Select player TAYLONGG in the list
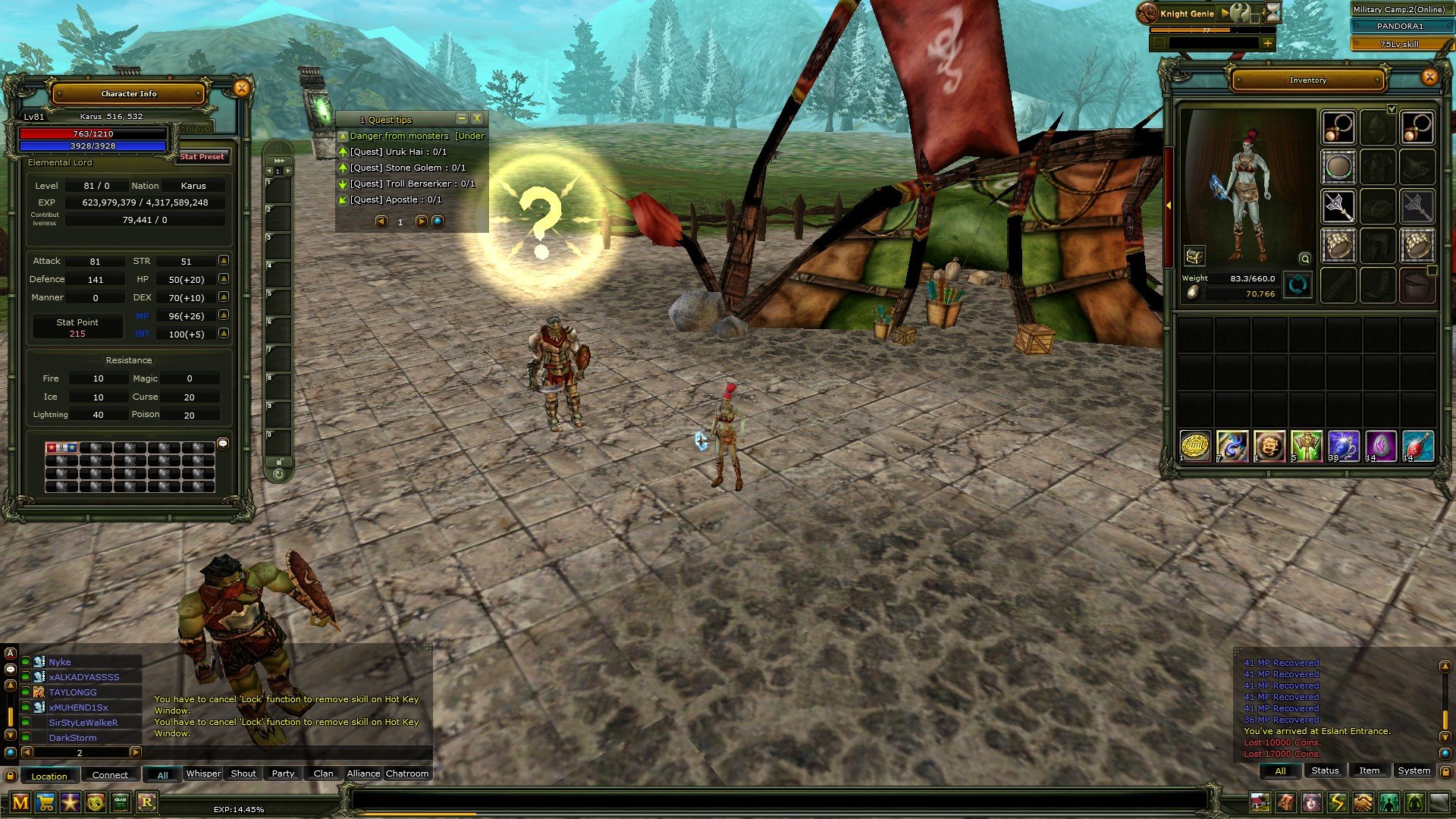 (x=73, y=692)
